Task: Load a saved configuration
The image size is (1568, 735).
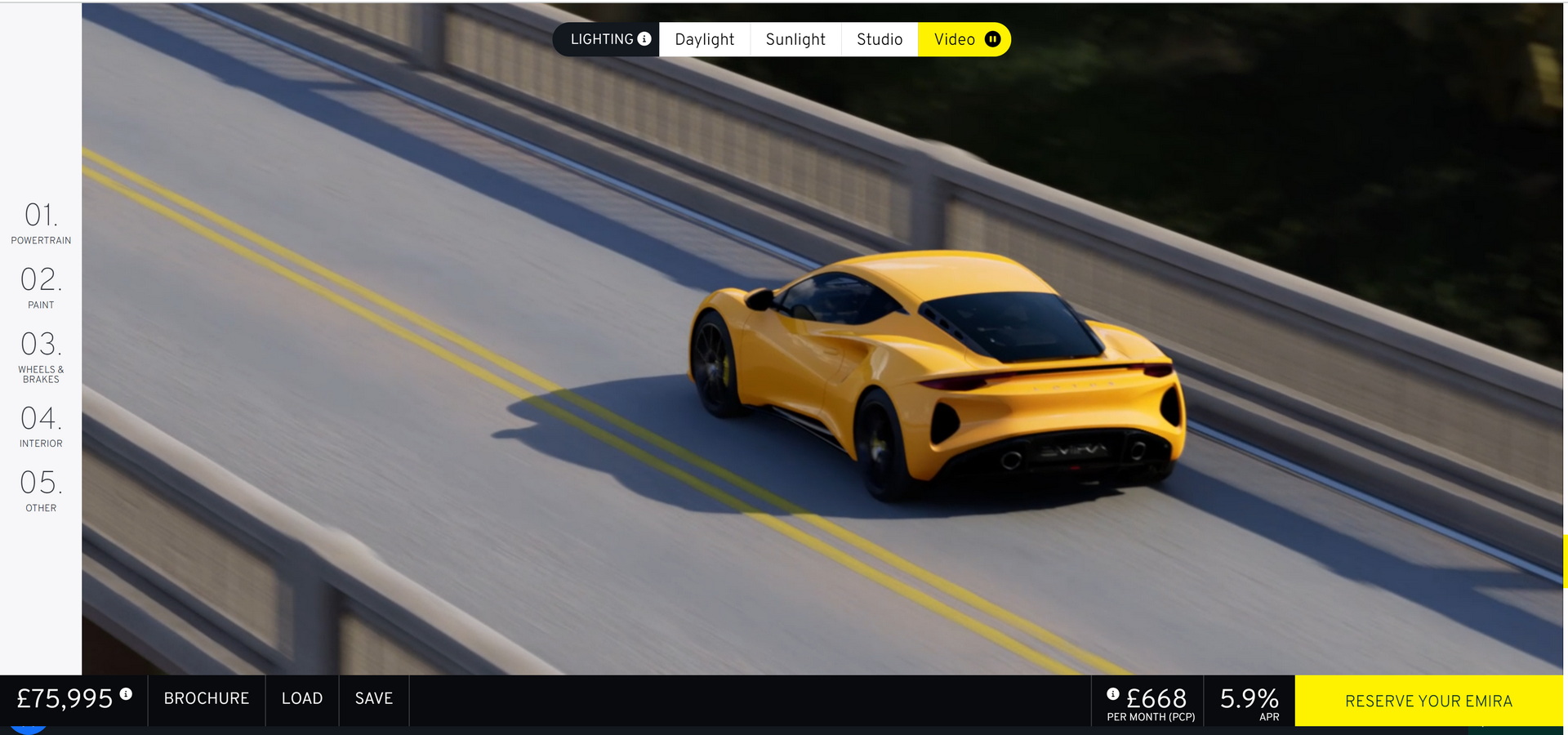Action: 301,699
